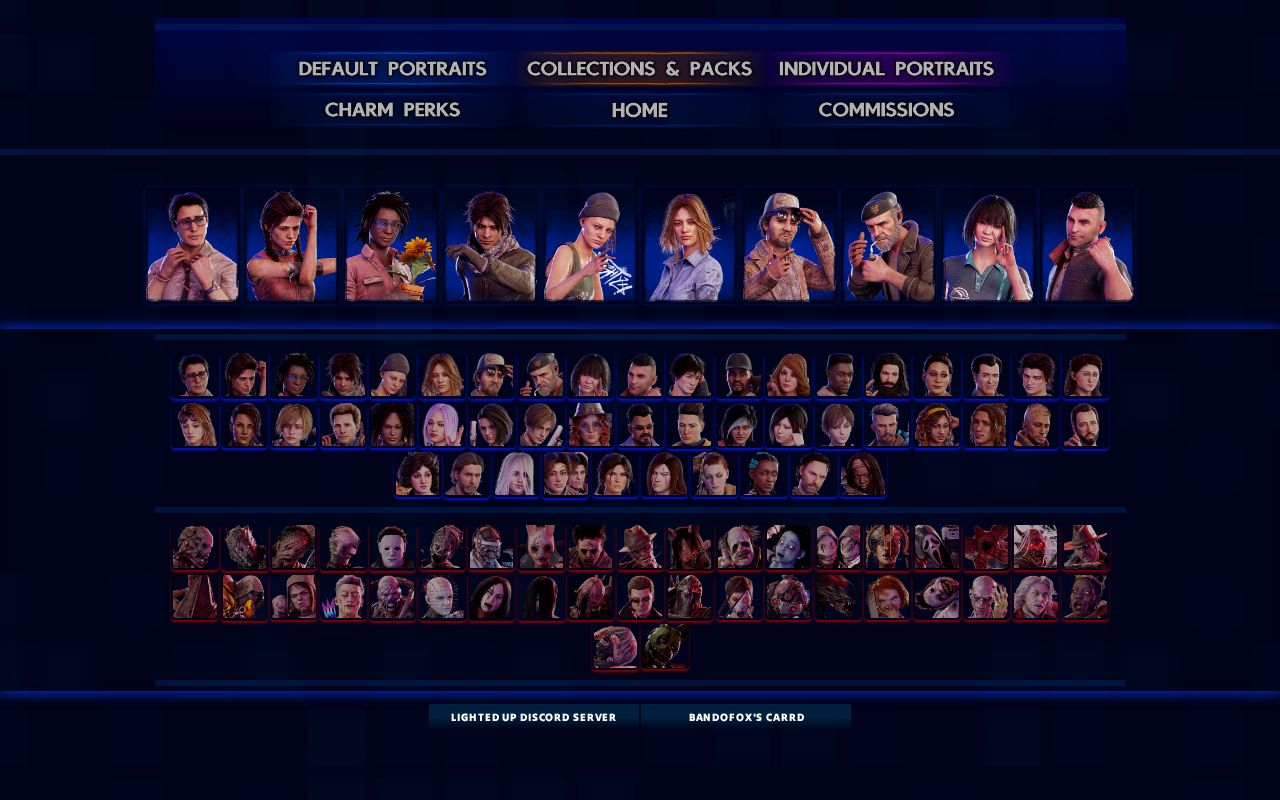The height and width of the screenshot is (800, 1280).
Task: Open the Lighted Up Discord Server link
Action: point(533,717)
